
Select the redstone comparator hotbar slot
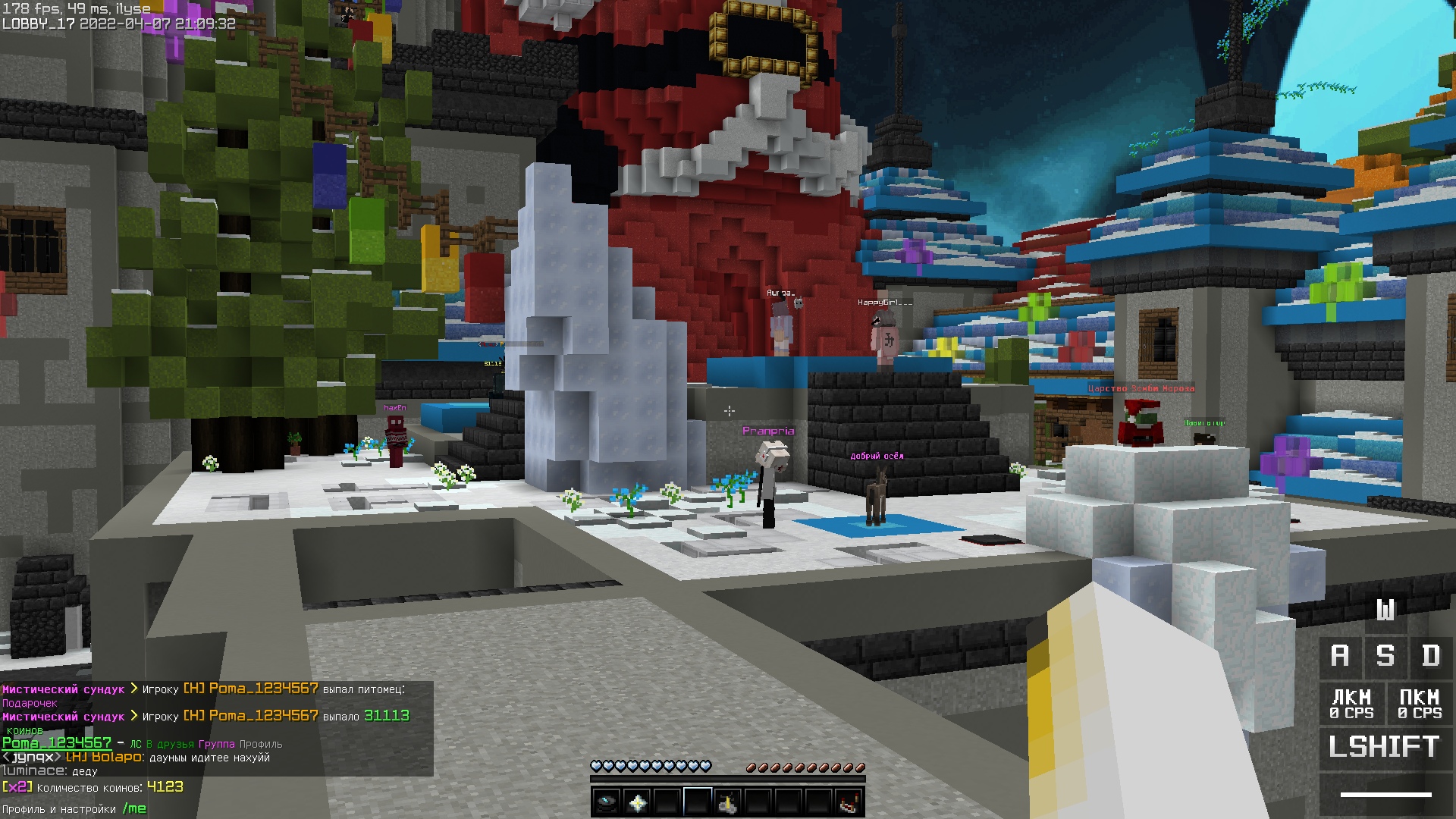849,802
